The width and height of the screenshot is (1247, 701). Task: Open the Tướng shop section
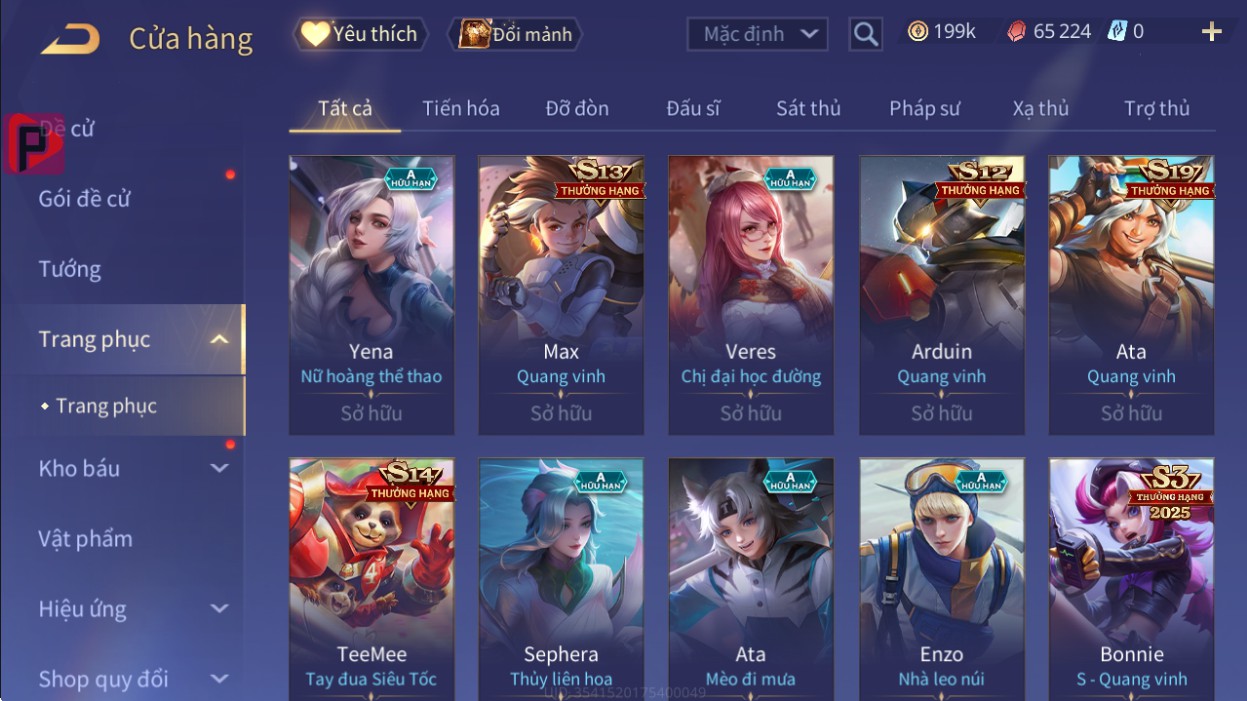point(70,269)
